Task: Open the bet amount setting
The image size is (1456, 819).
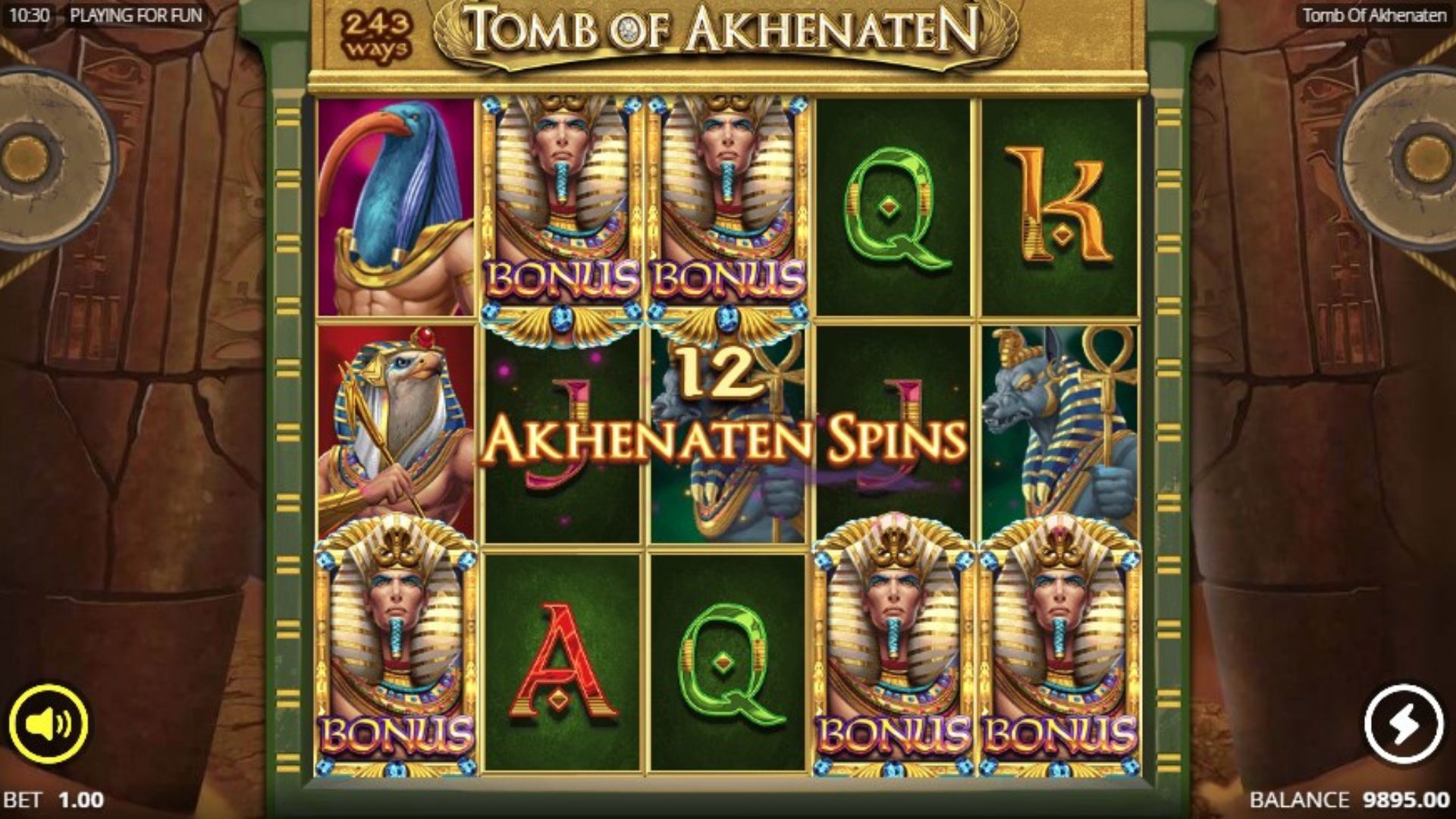Action: tap(55, 800)
